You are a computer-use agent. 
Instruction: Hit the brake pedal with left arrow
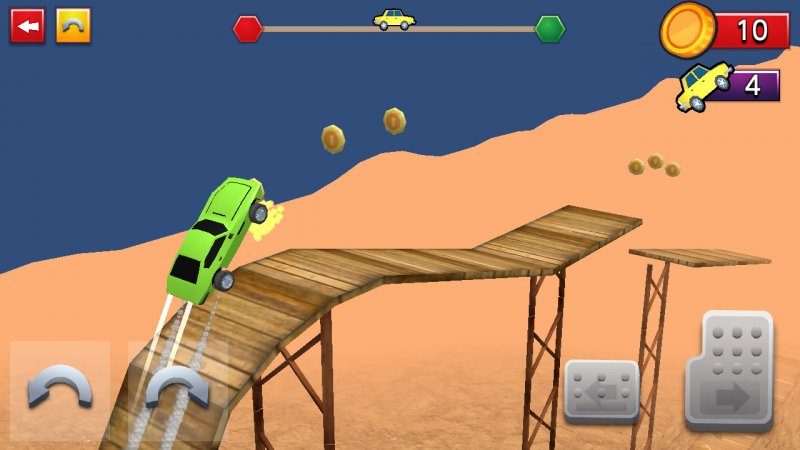point(601,391)
